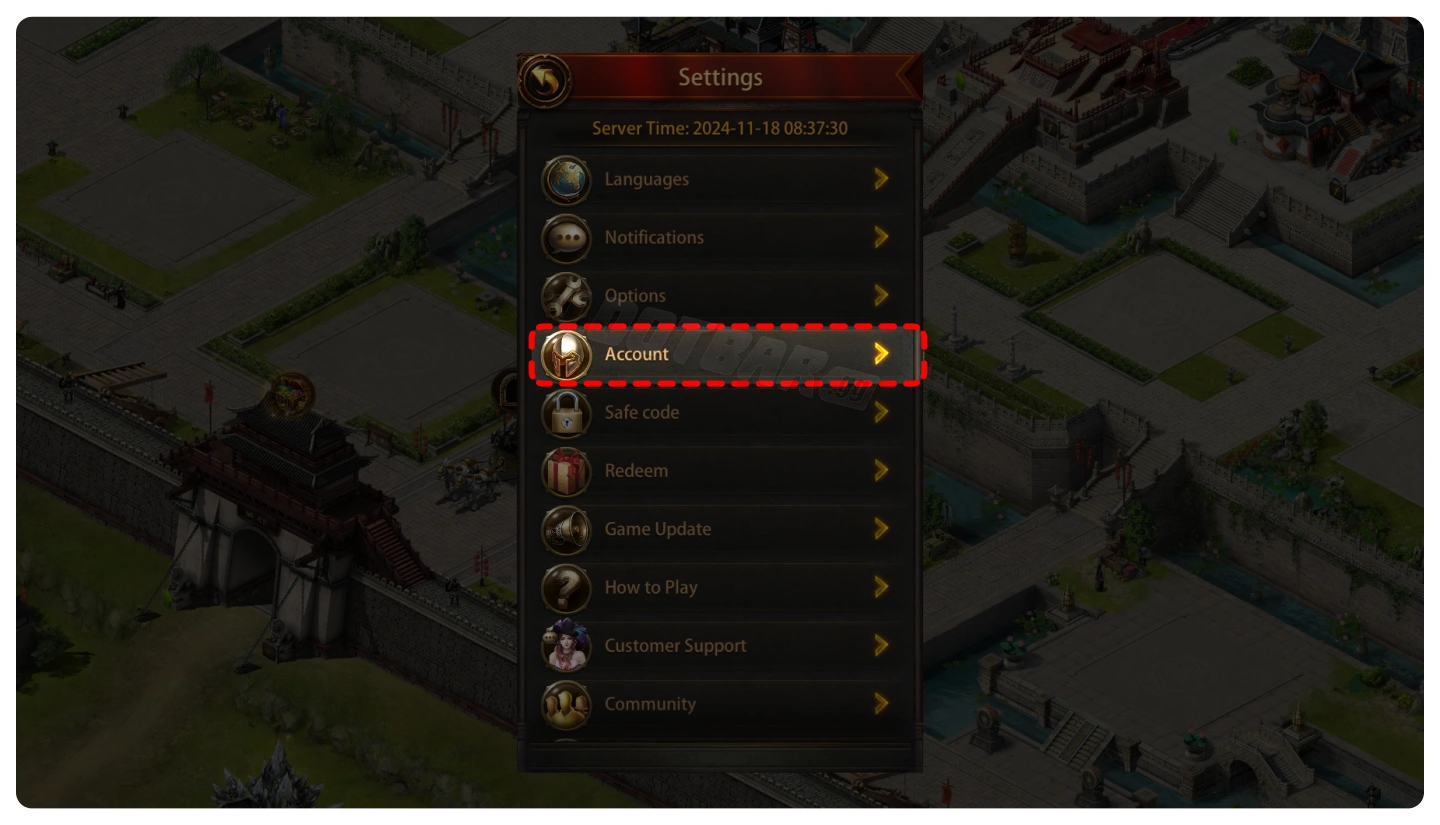Image resolution: width=1440 pixels, height=825 pixels.
Task: Open the Notifications entry
Action: click(719, 238)
